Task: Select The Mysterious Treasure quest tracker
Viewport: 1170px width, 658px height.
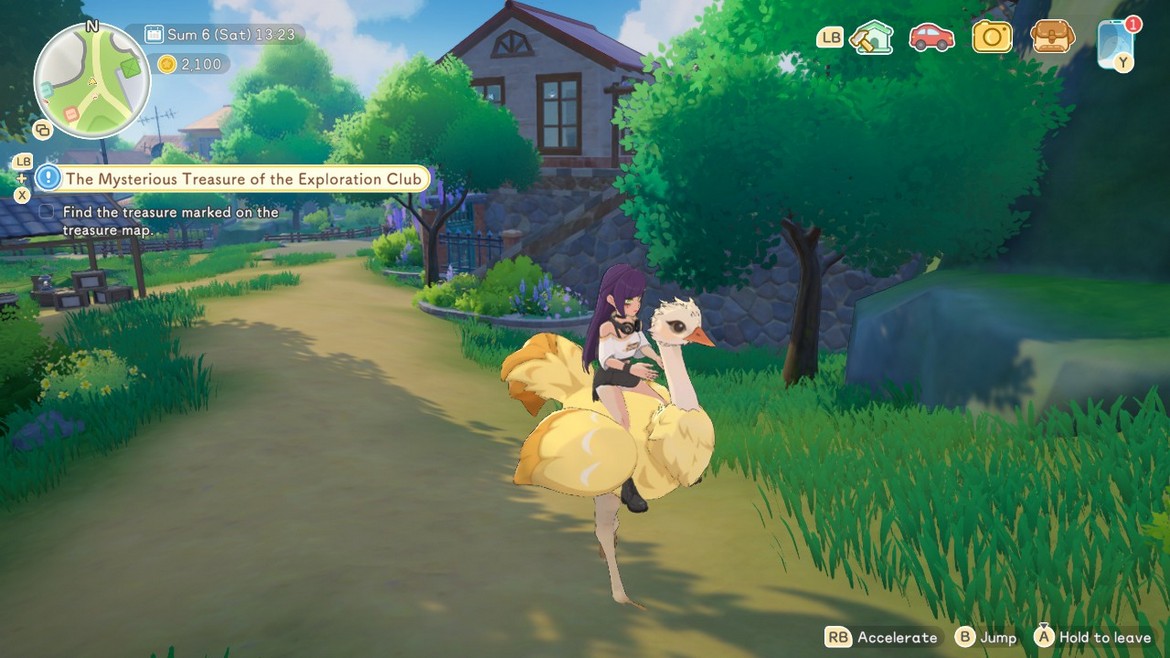Action: point(245,179)
